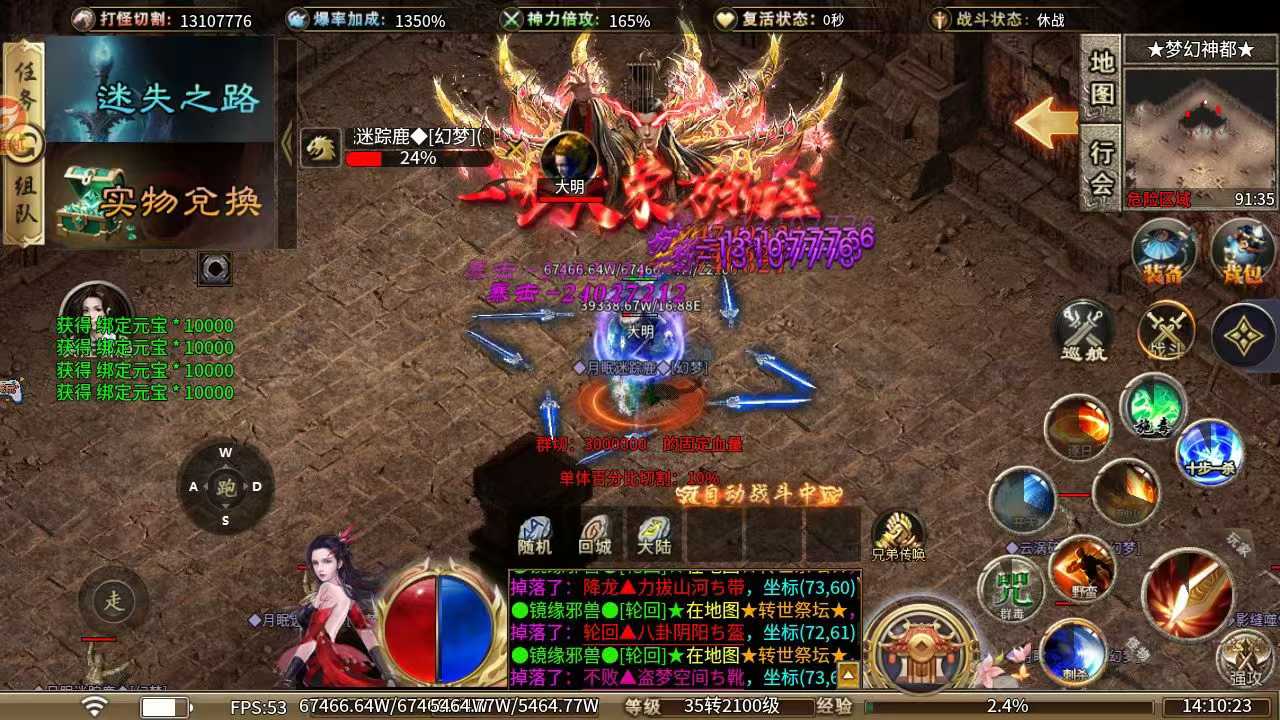Toggle 战斗状态 from 休战 to combat

click(1000, 18)
